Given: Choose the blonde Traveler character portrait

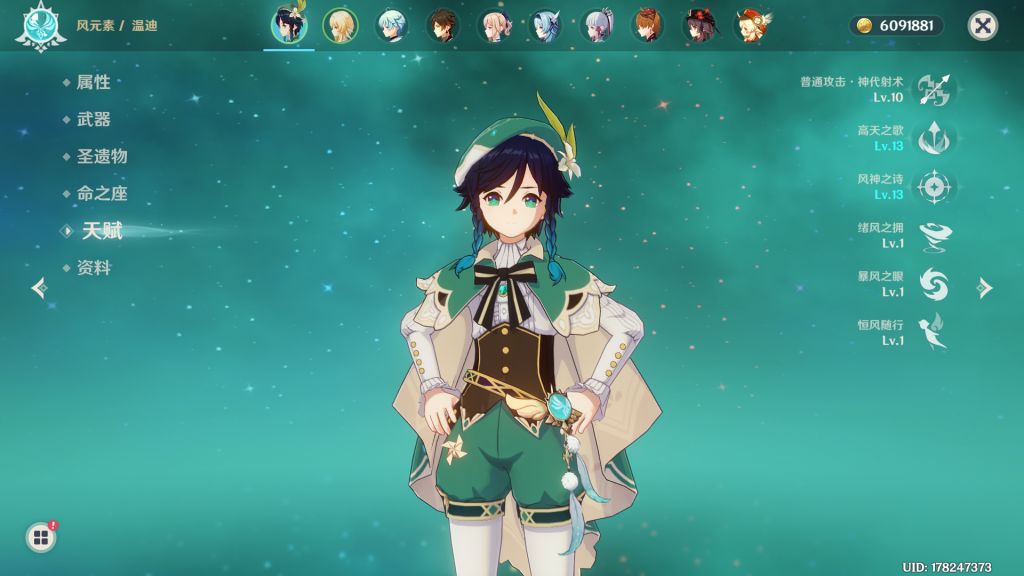Looking at the screenshot, I should (x=340, y=26).
